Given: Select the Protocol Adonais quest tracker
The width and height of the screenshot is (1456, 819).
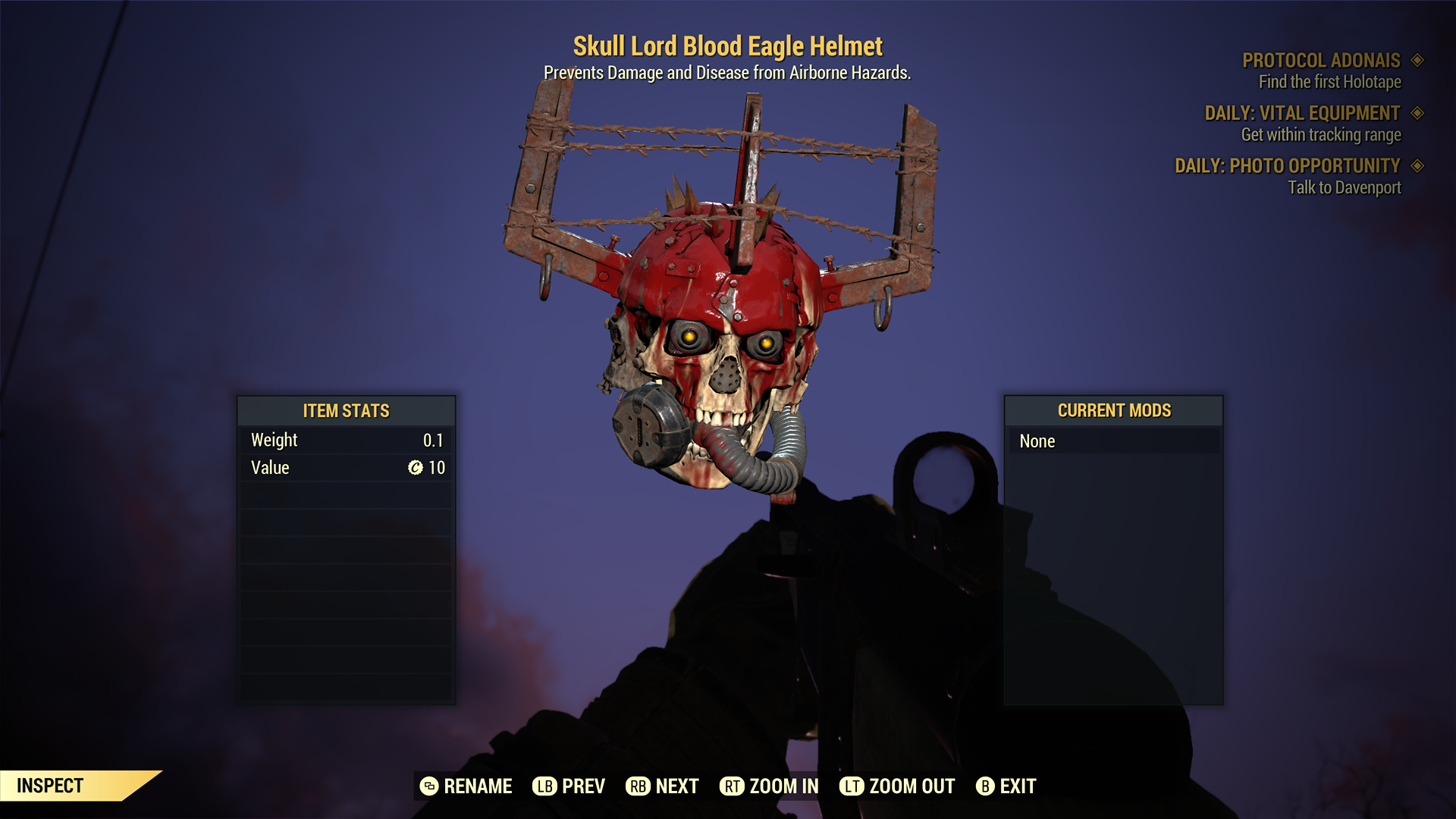Looking at the screenshot, I should pyautogui.click(x=1321, y=61).
